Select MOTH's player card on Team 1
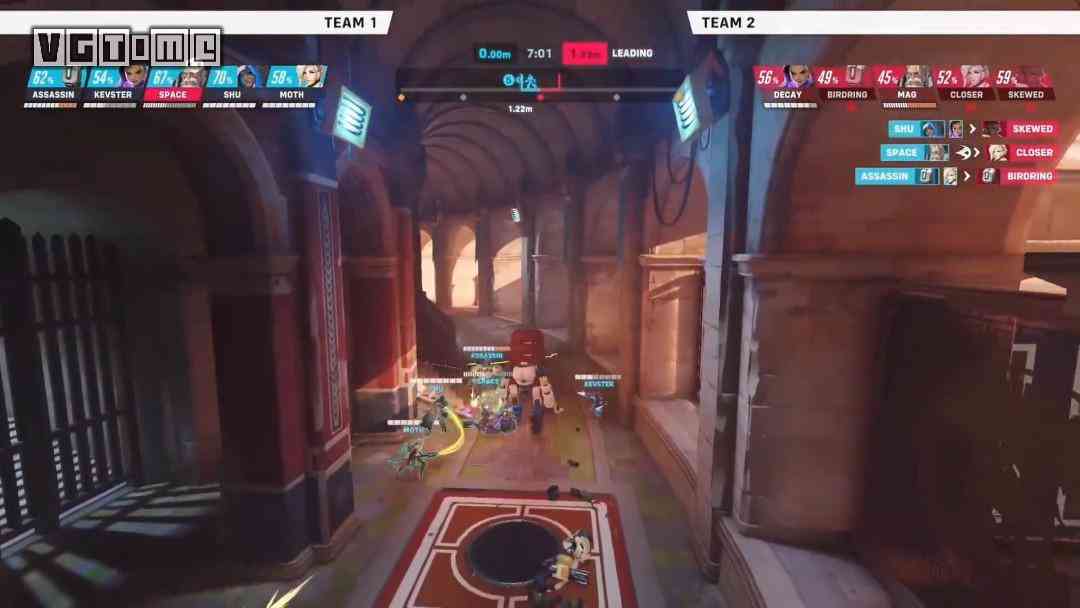 pos(292,85)
